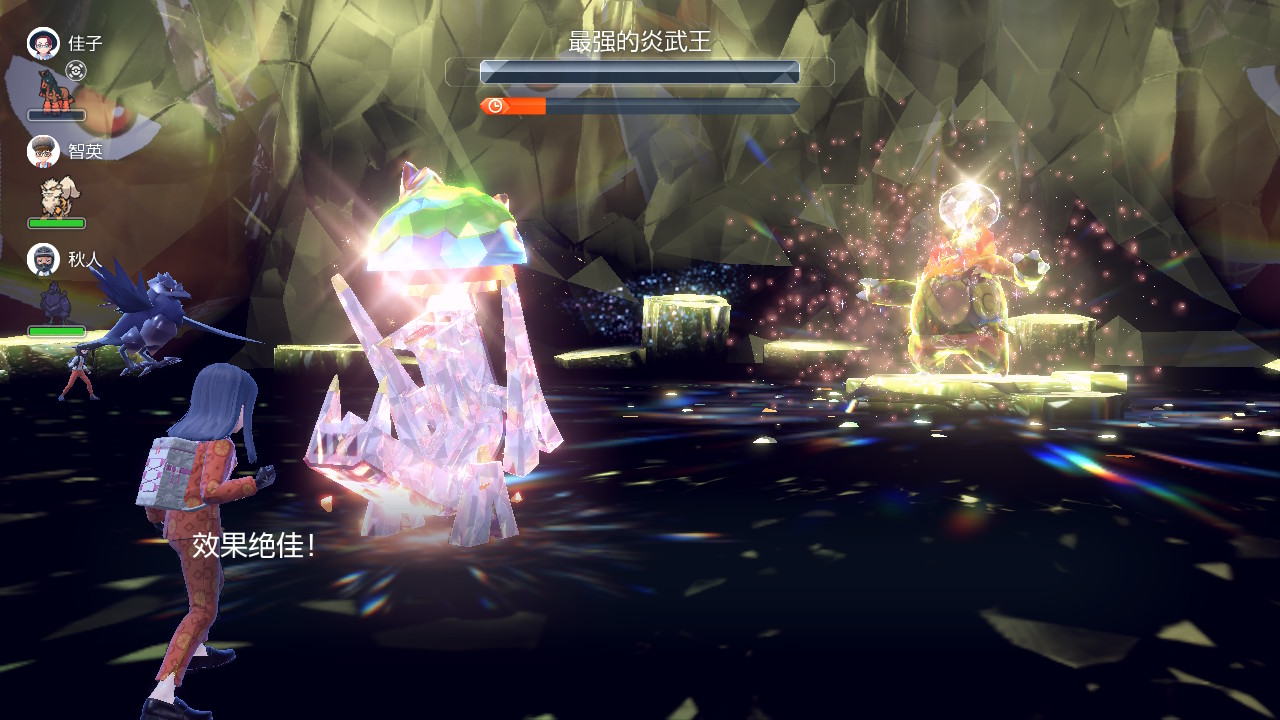This screenshot has height=720, width=1280.
Task: Choose the Arcanine party icon
Action: pos(56,196)
